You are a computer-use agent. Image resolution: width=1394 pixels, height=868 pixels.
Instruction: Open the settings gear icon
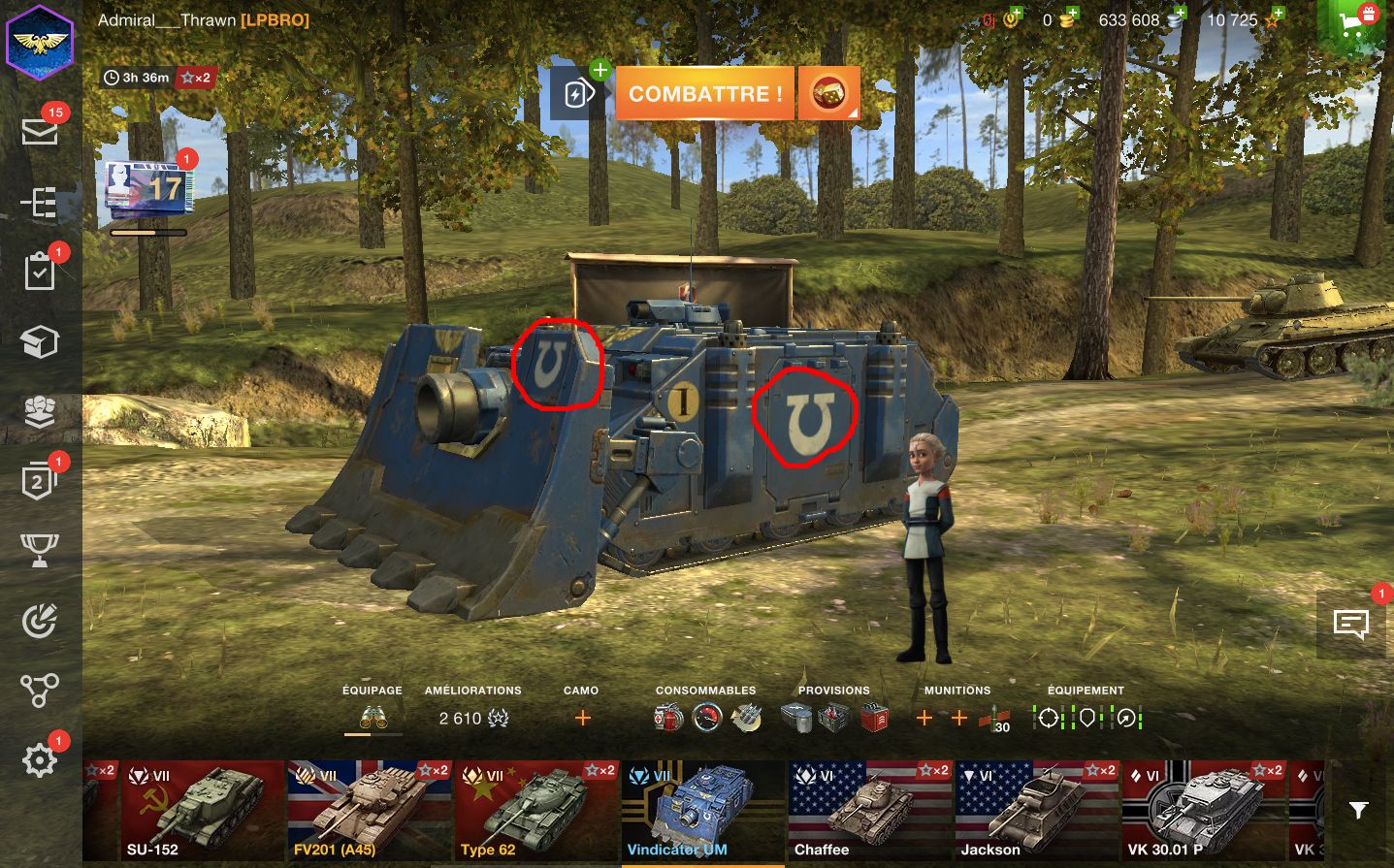tap(40, 759)
